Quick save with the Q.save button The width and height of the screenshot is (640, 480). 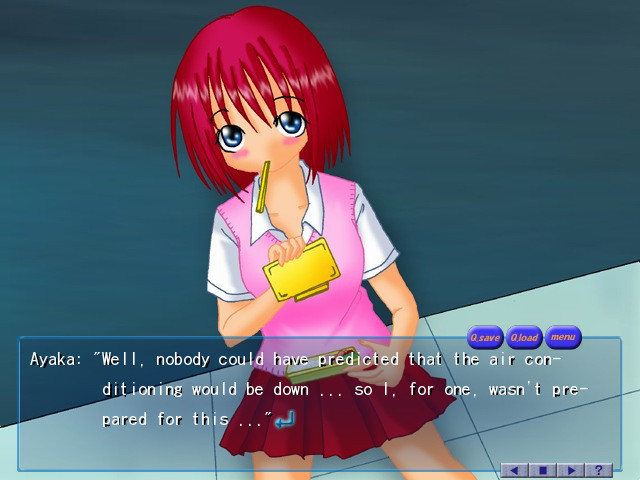(x=486, y=337)
